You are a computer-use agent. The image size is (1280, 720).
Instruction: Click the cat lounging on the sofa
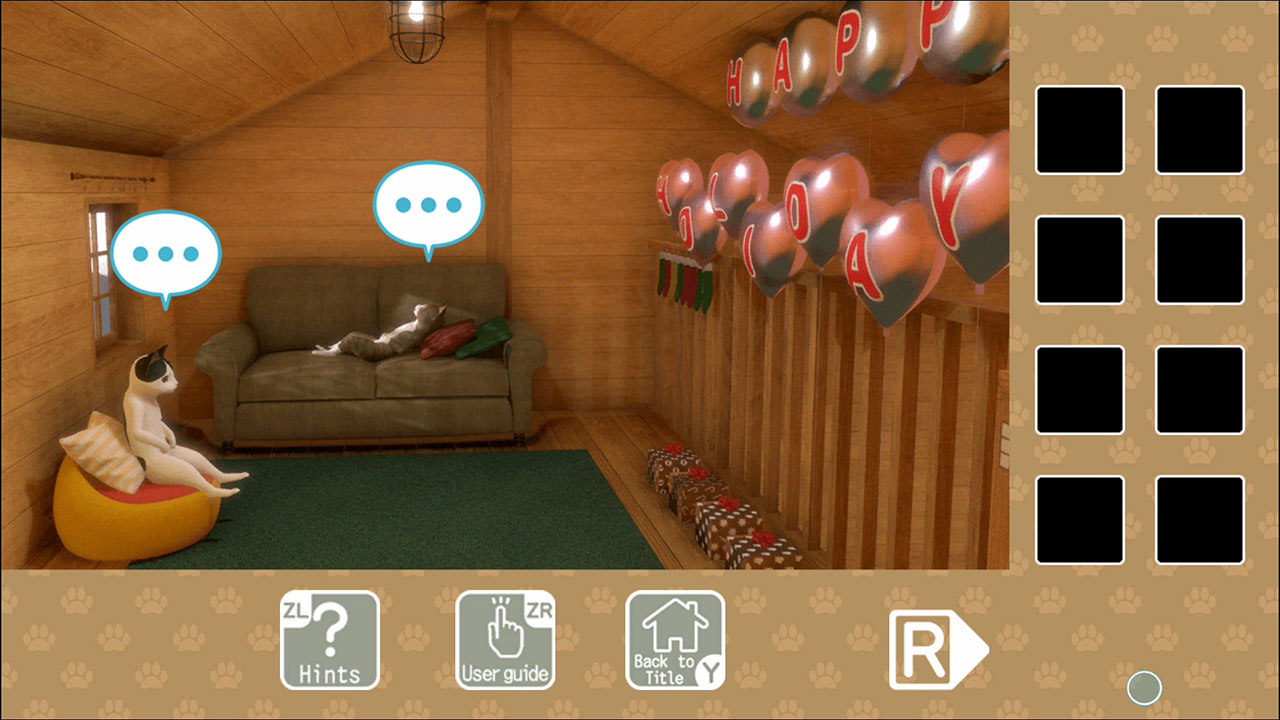[385, 330]
